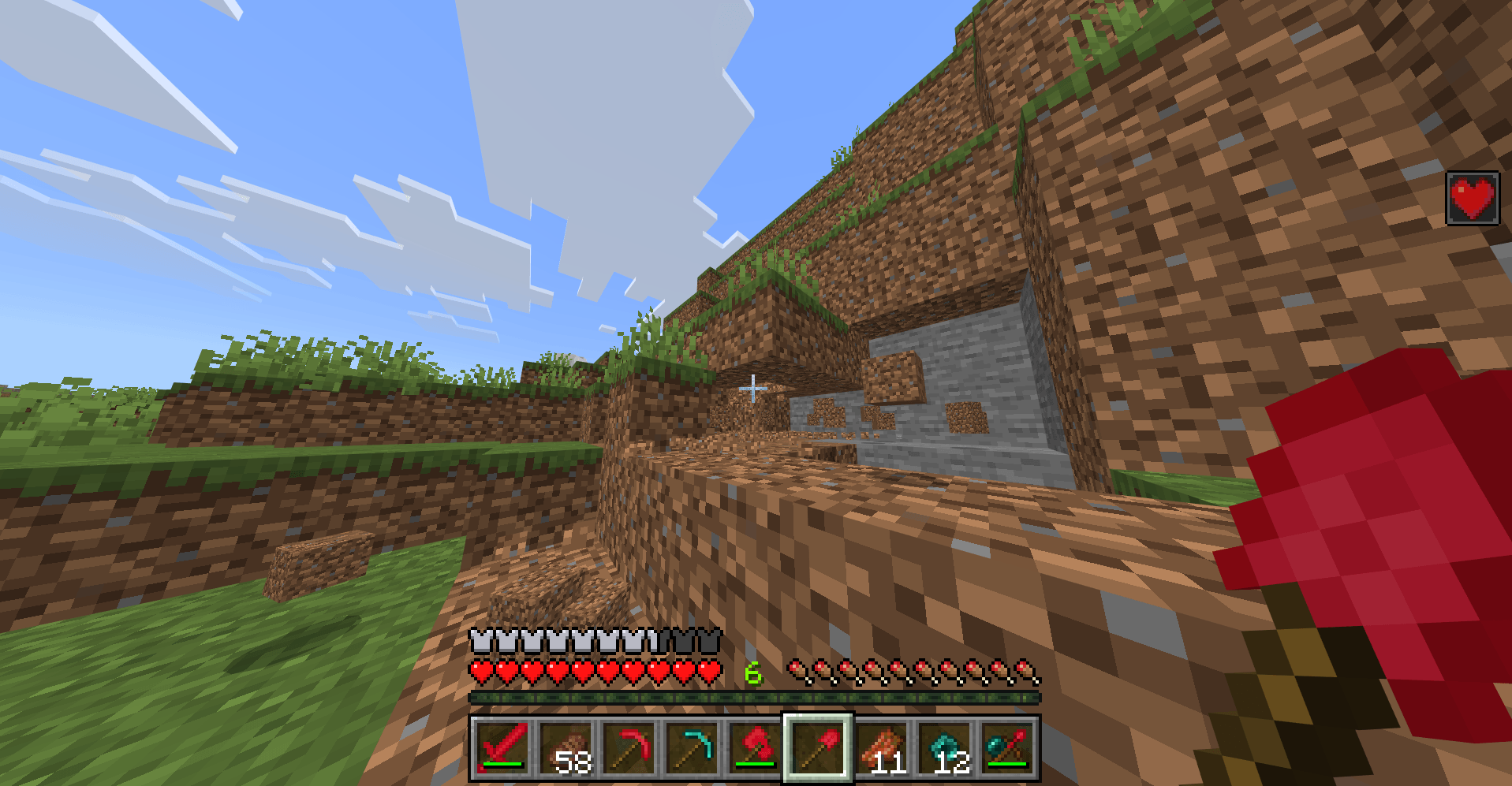Click the crosshair at screen center
The image size is (1512, 786).
coord(755,387)
